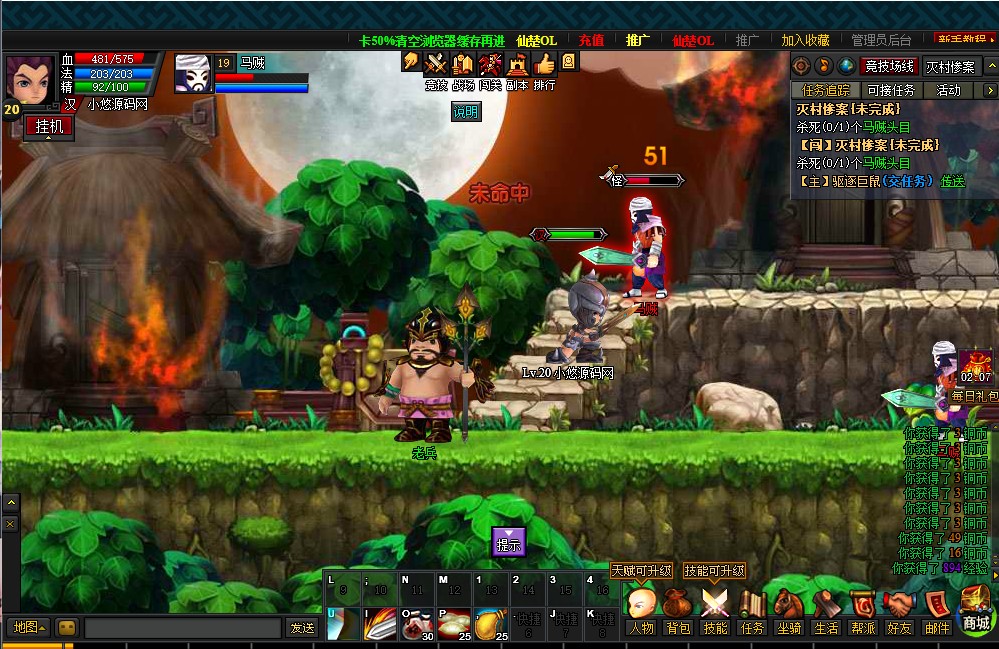Open the 地图 map button
Image resolution: width=999 pixels, height=649 pixels.
tap(27, 627)
